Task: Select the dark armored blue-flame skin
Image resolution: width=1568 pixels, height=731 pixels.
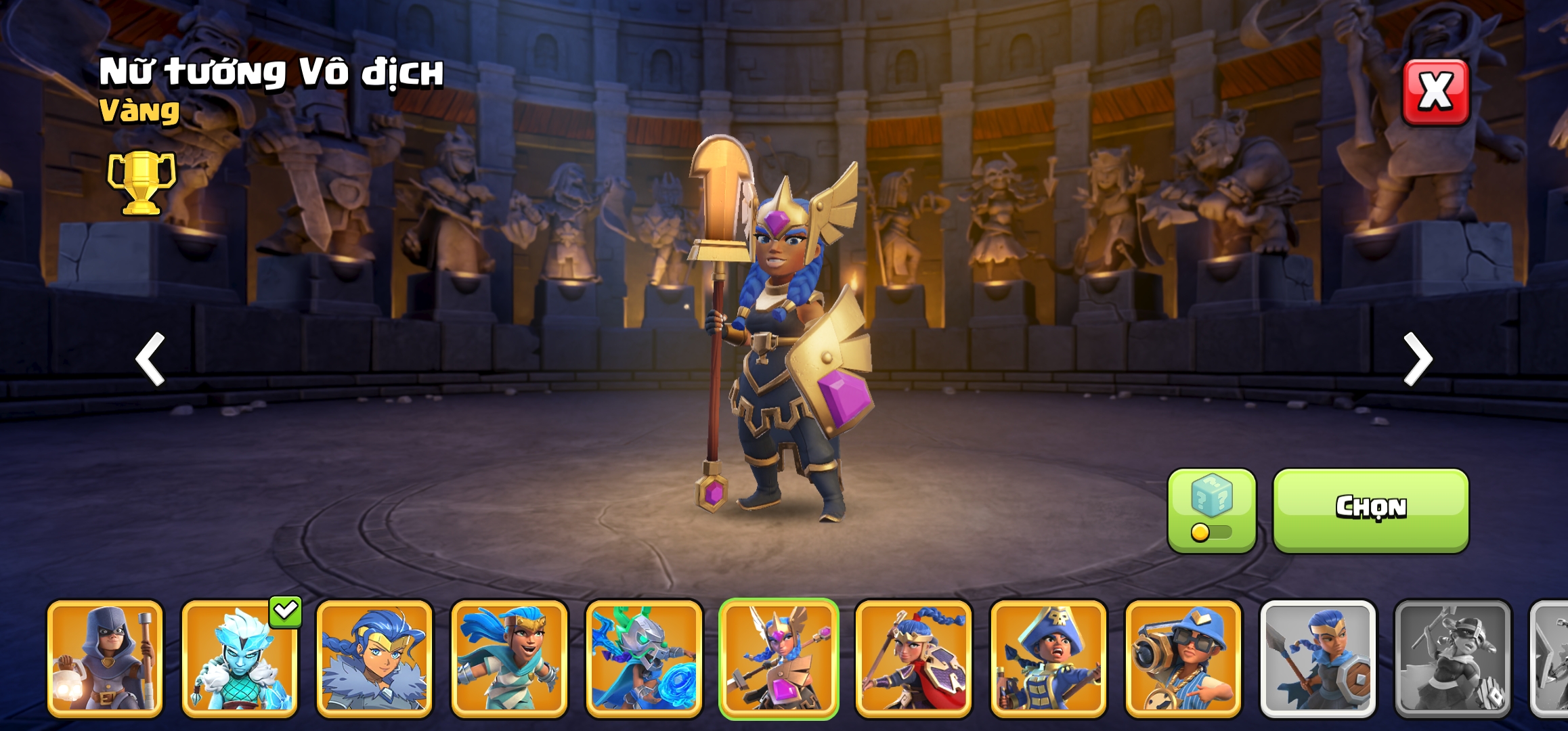Action: tap(644, 658)
